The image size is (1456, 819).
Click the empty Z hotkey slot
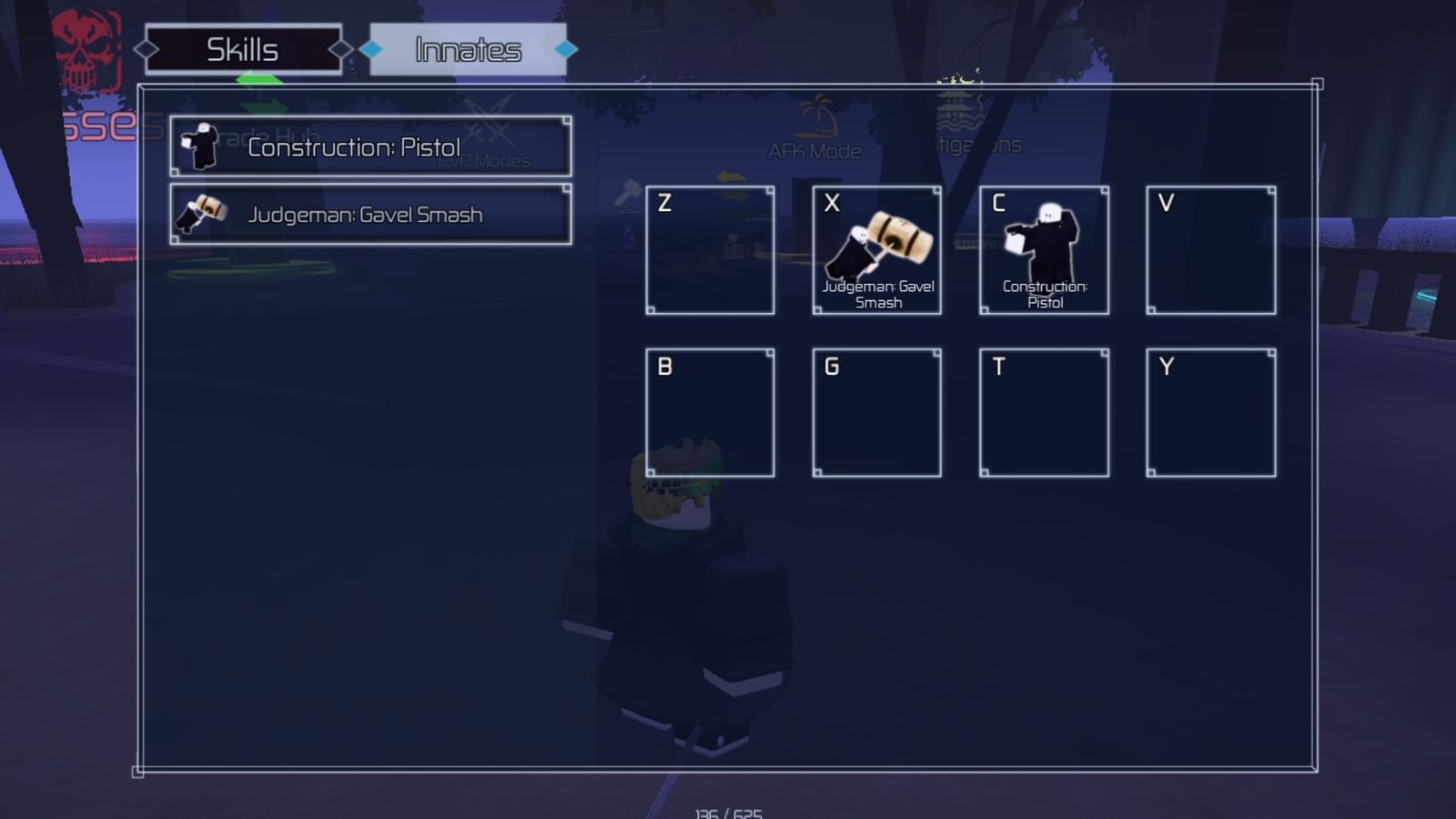pyautogui.click(x=710, y=248)
